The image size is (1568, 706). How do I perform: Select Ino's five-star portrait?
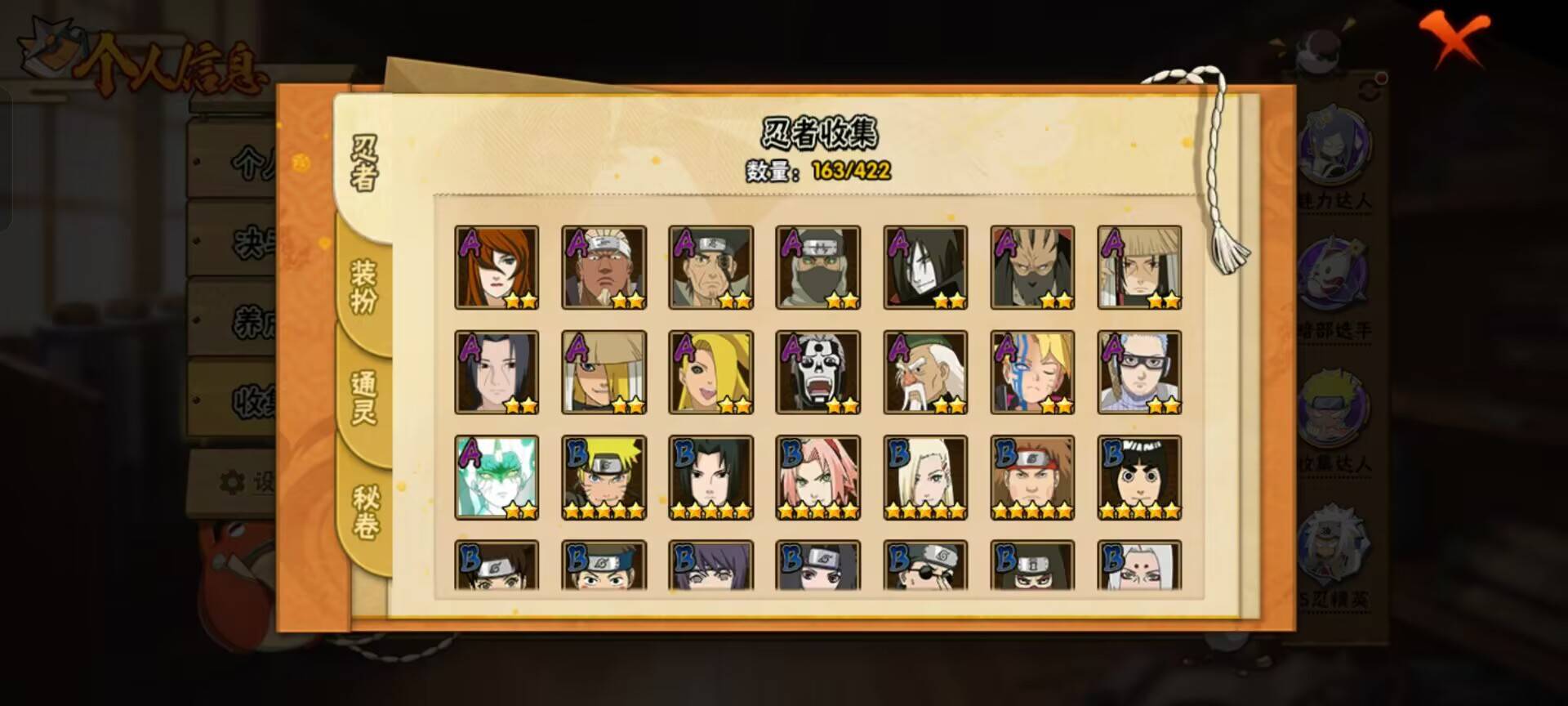click(x=926, y=478)
